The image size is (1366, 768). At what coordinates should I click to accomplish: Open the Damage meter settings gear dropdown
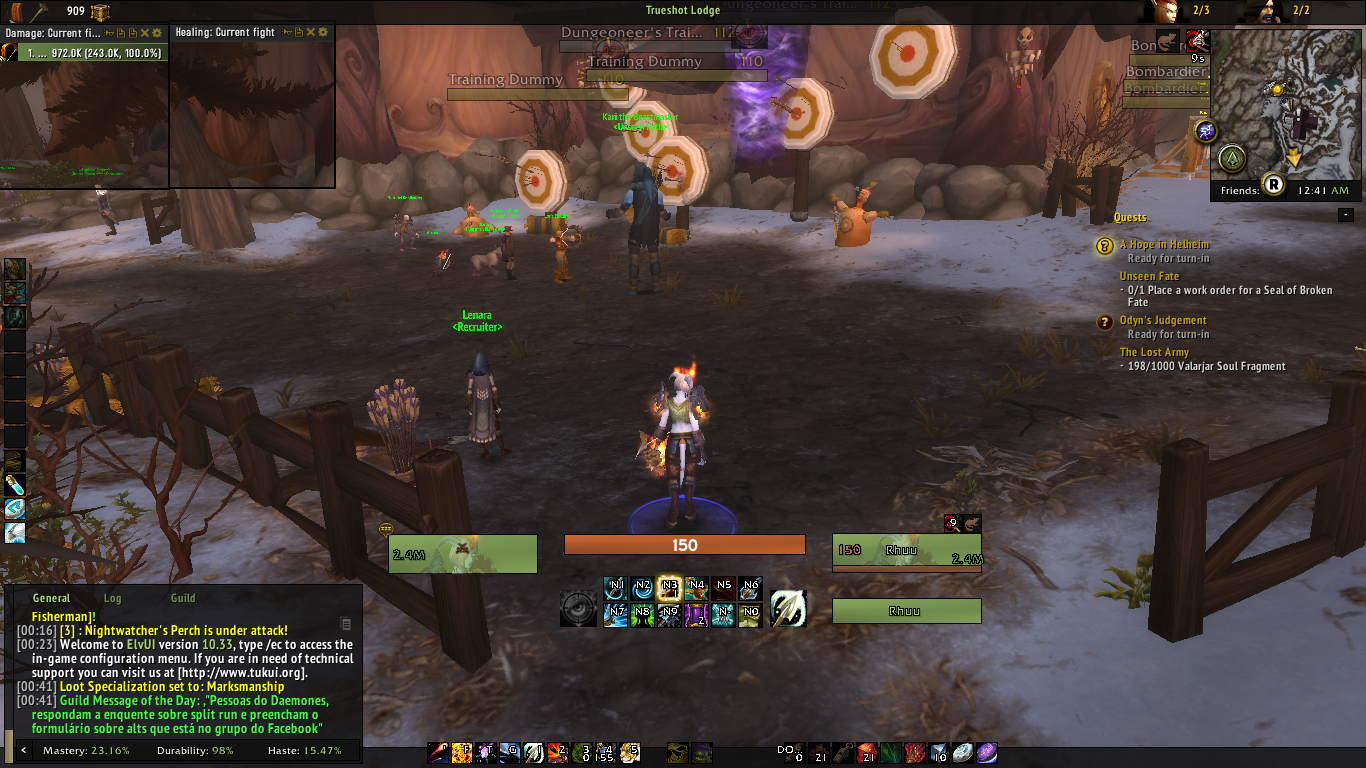pos(156,32)
